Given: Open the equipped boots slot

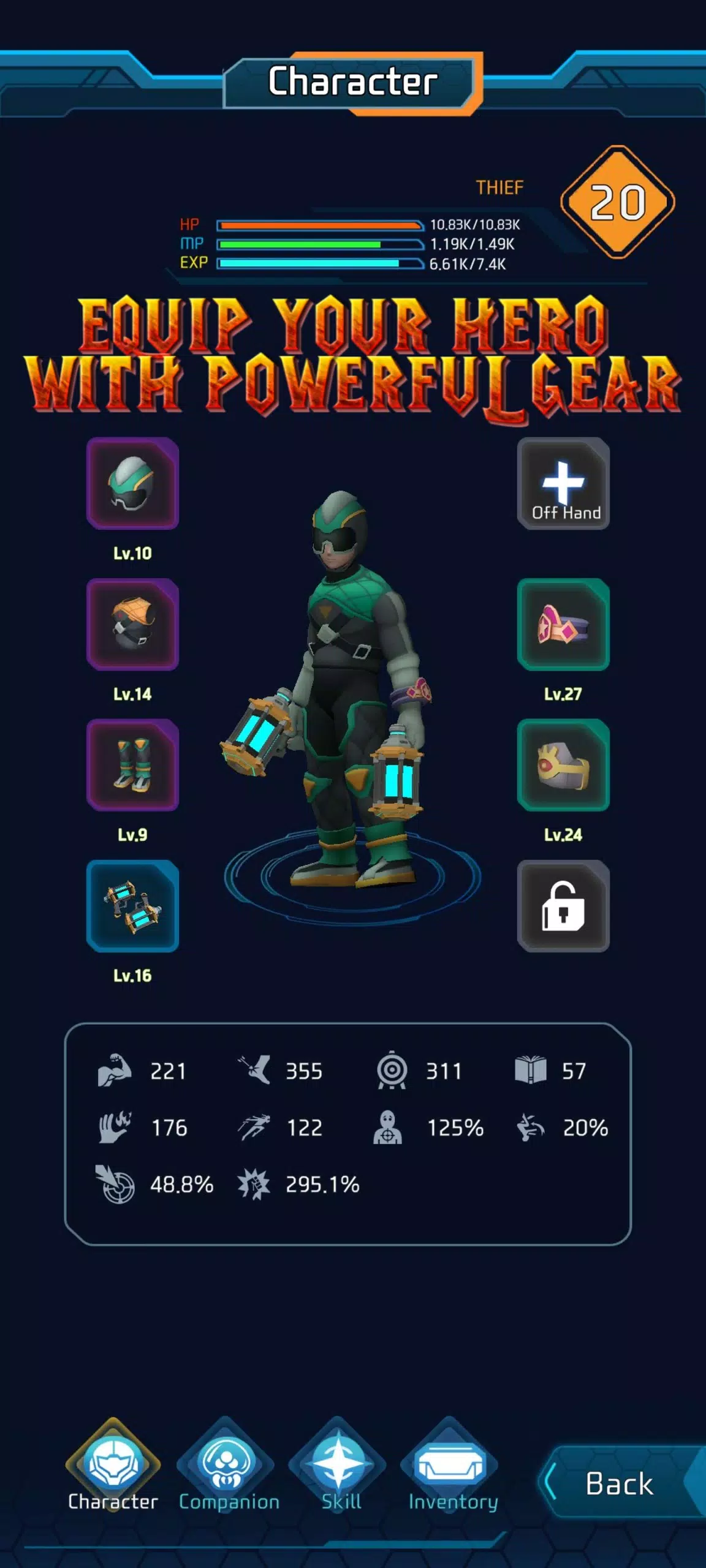Looking at the screenshot, I should pos(132,765).
